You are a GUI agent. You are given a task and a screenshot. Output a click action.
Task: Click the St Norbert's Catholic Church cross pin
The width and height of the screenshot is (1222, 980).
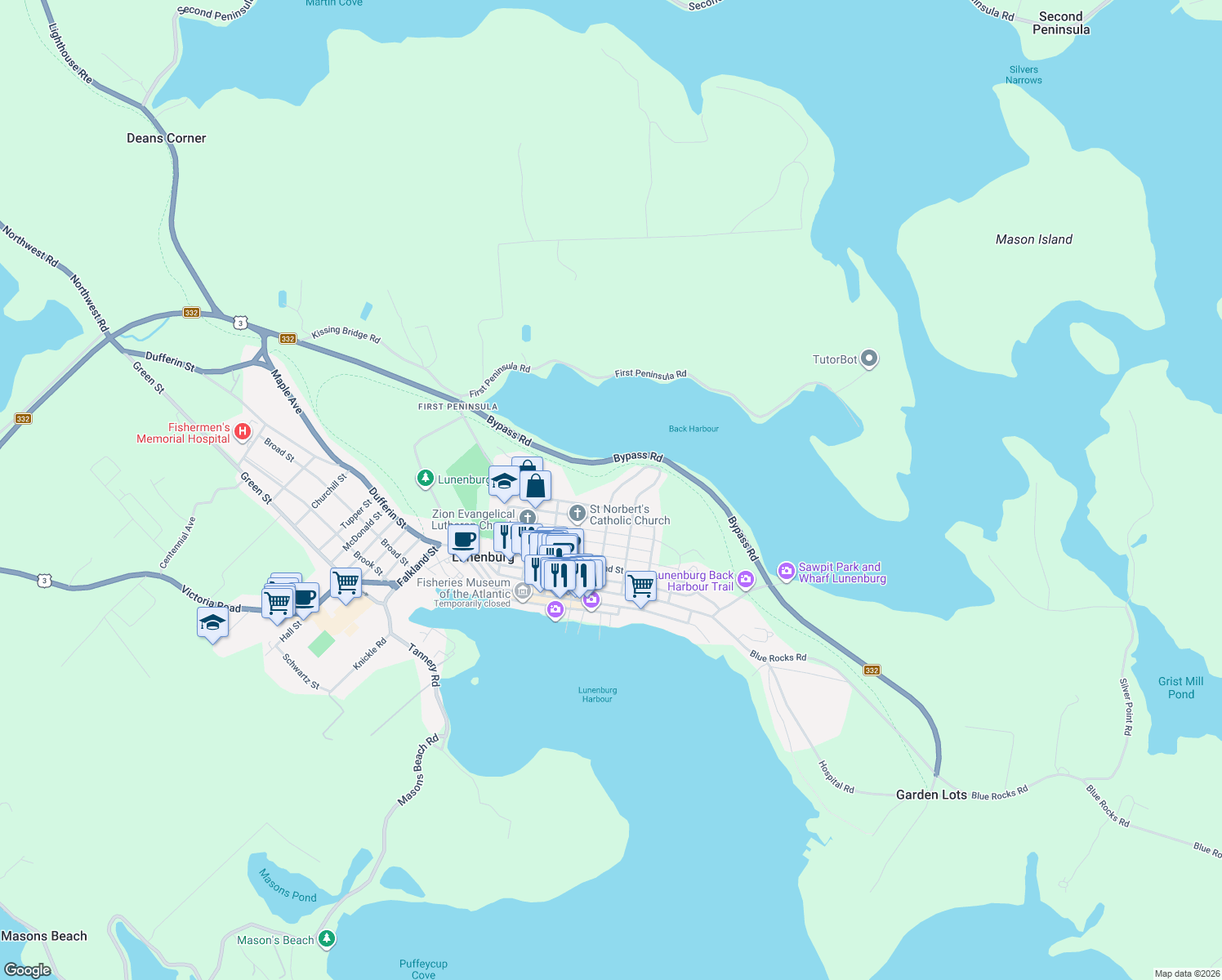tap(577, 513)
